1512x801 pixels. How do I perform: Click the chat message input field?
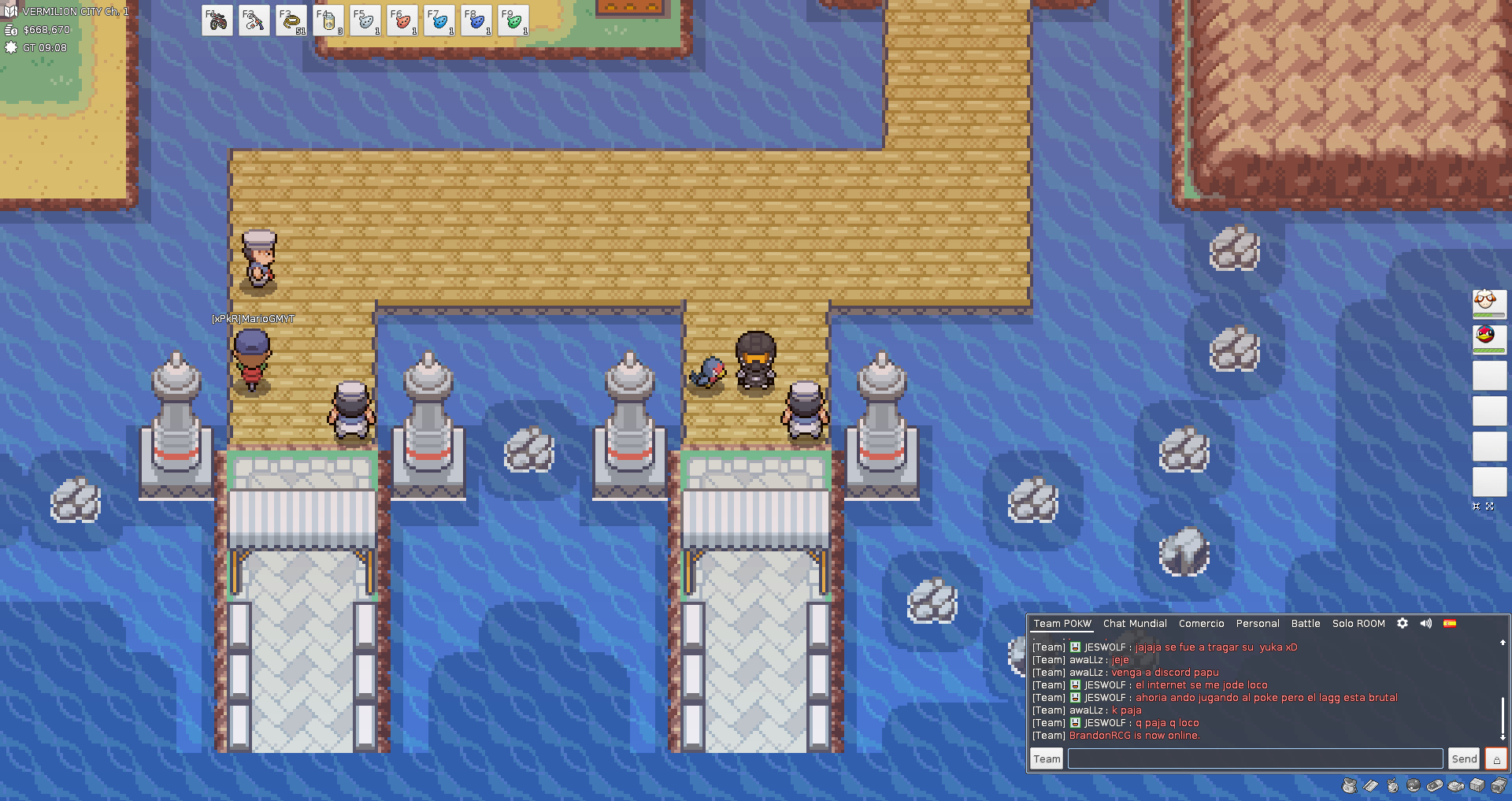tap(1254, 758)
